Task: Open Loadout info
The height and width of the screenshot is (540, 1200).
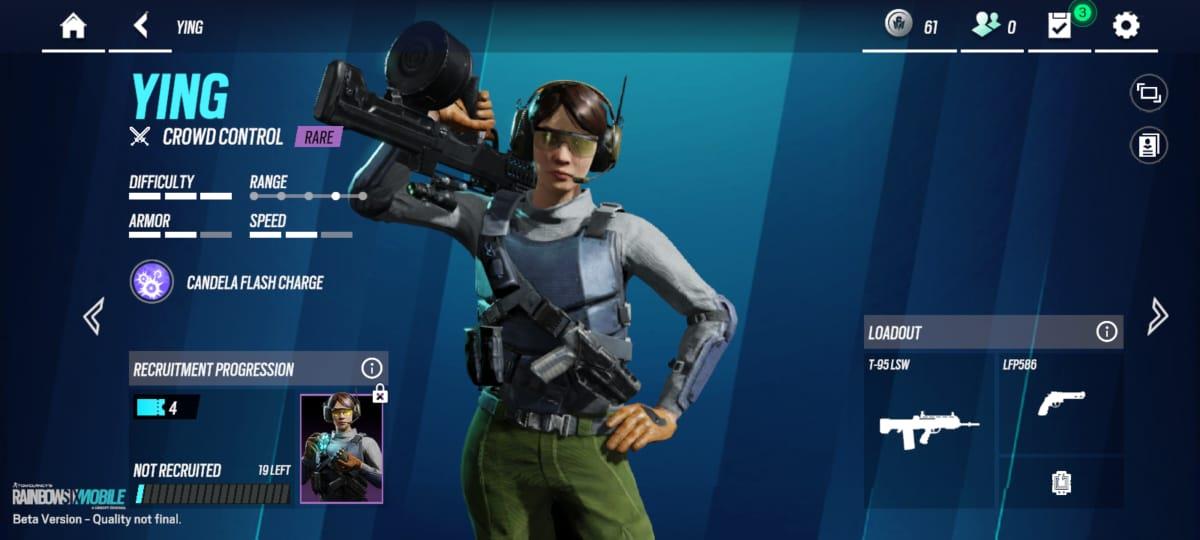Action: (1106, 332)
